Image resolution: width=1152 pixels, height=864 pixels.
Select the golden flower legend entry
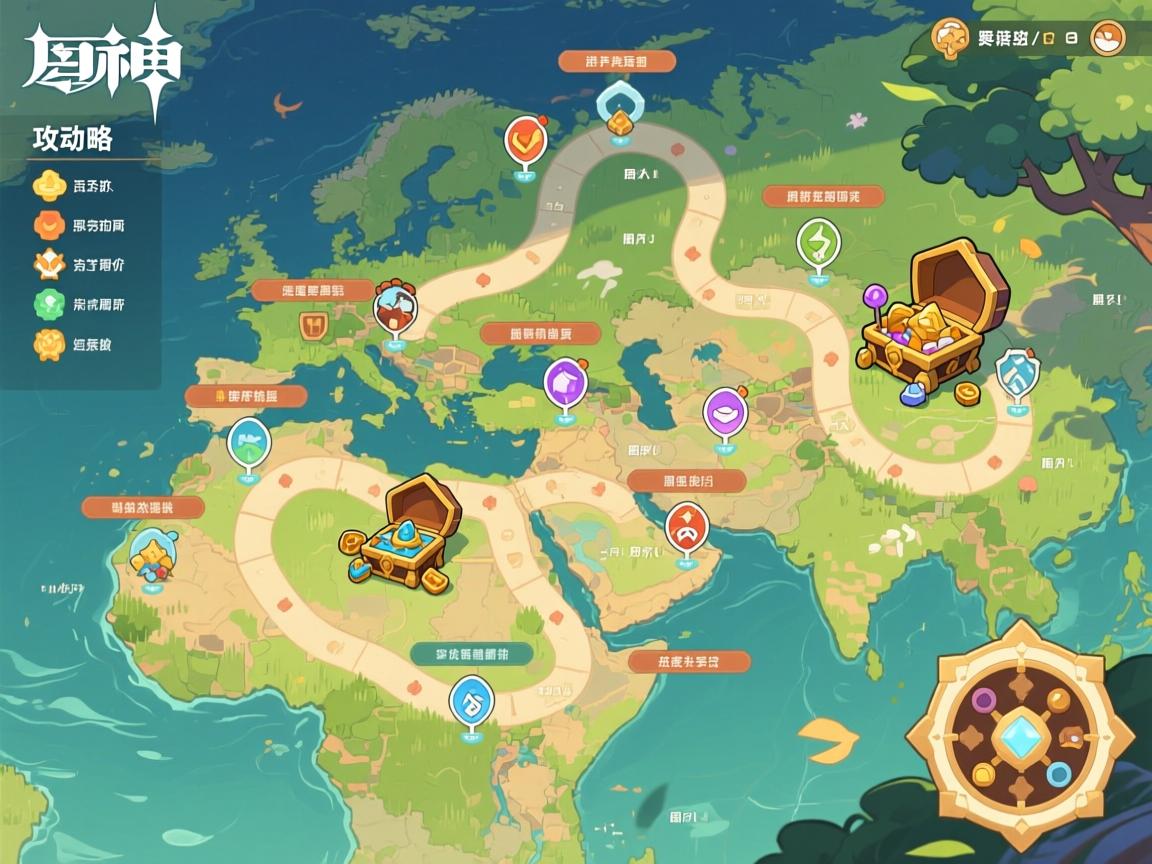point(49,344)
